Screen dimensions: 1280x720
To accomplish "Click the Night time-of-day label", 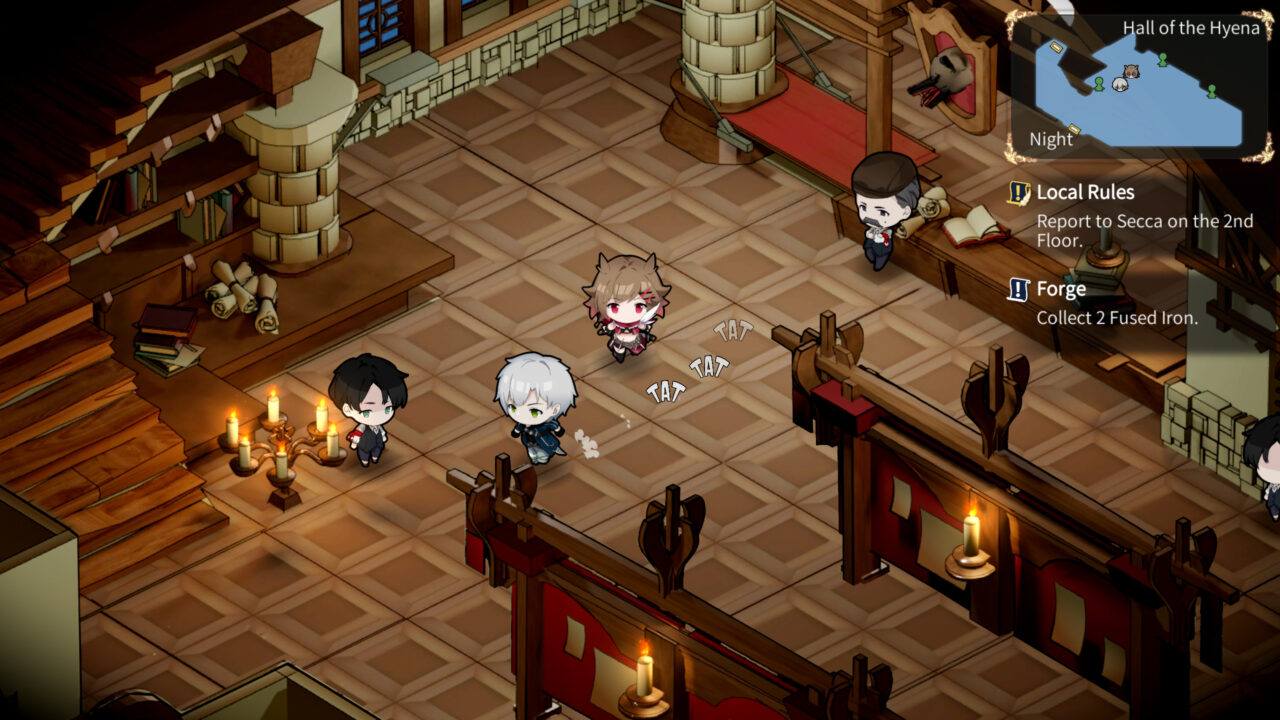I will pos(1052,139).
